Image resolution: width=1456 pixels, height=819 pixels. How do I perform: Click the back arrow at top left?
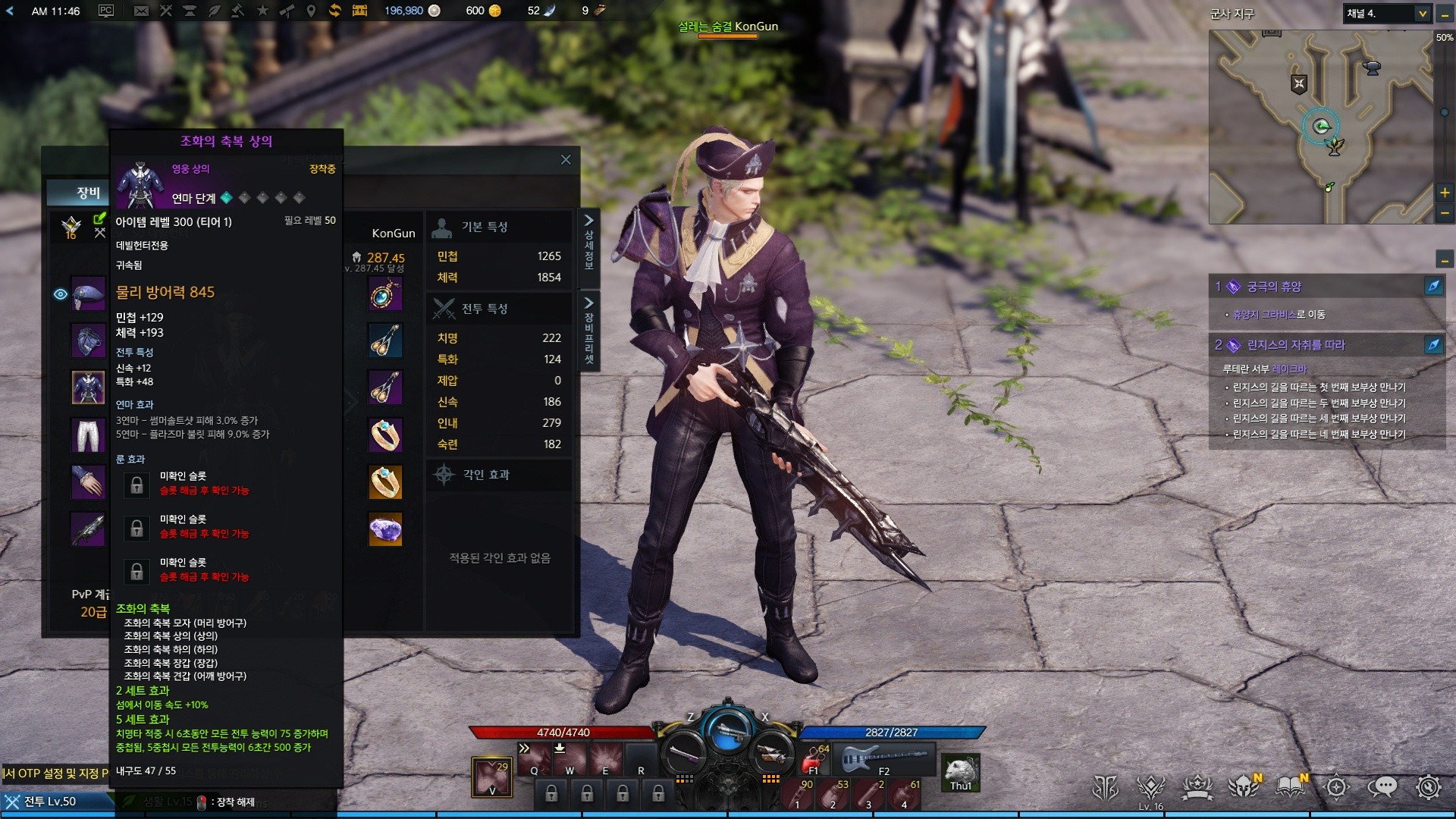(x=10, y=11)
